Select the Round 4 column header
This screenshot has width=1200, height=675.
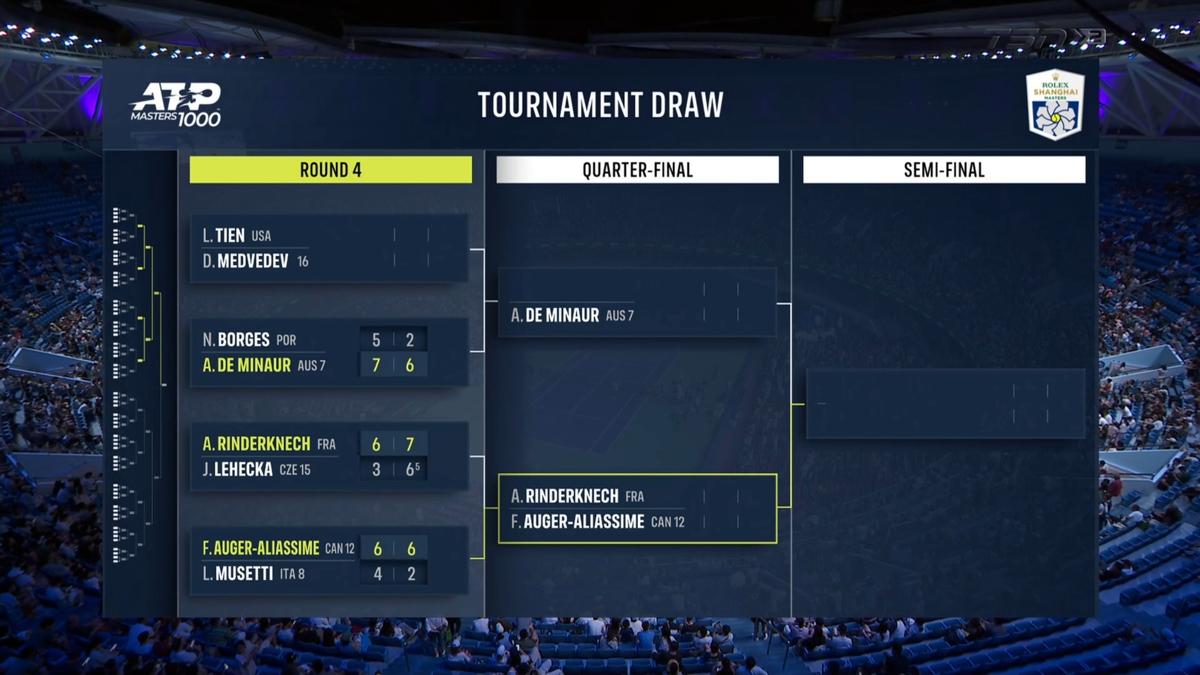[330, 170]
